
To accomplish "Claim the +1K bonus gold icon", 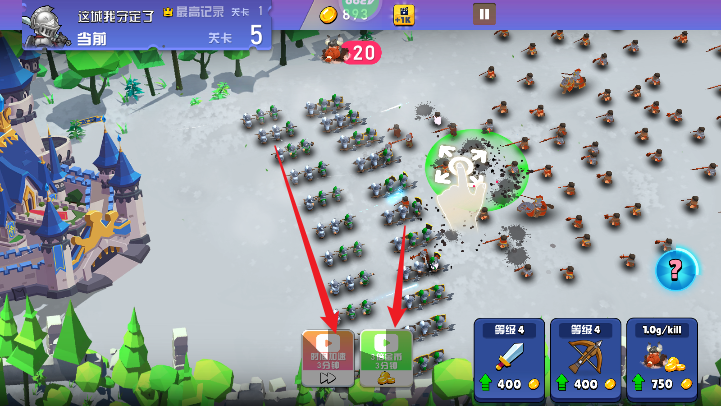I will pyautogui.click(x=405, y=14).
